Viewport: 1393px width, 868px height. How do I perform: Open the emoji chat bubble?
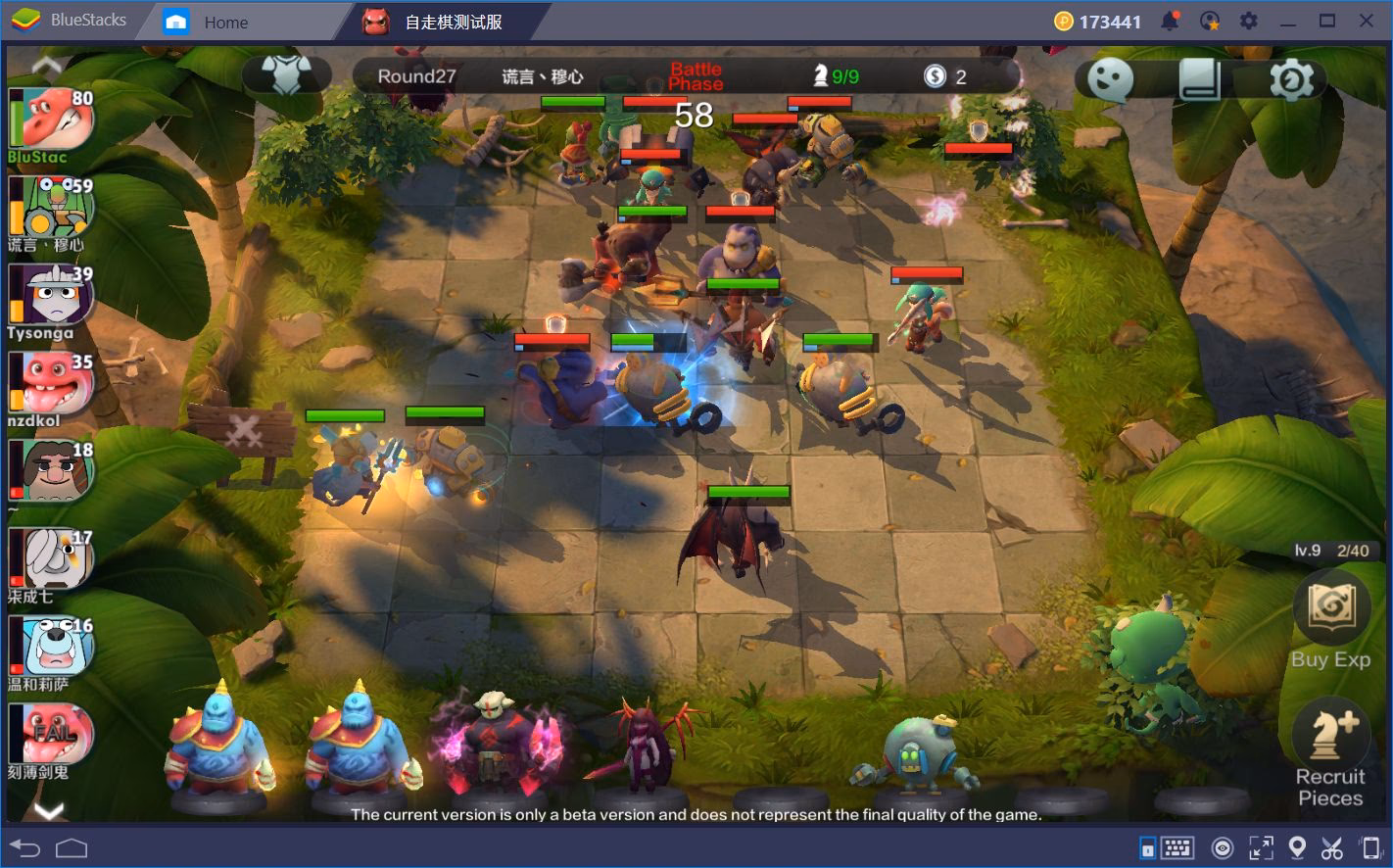click(x=1110, y=78)
